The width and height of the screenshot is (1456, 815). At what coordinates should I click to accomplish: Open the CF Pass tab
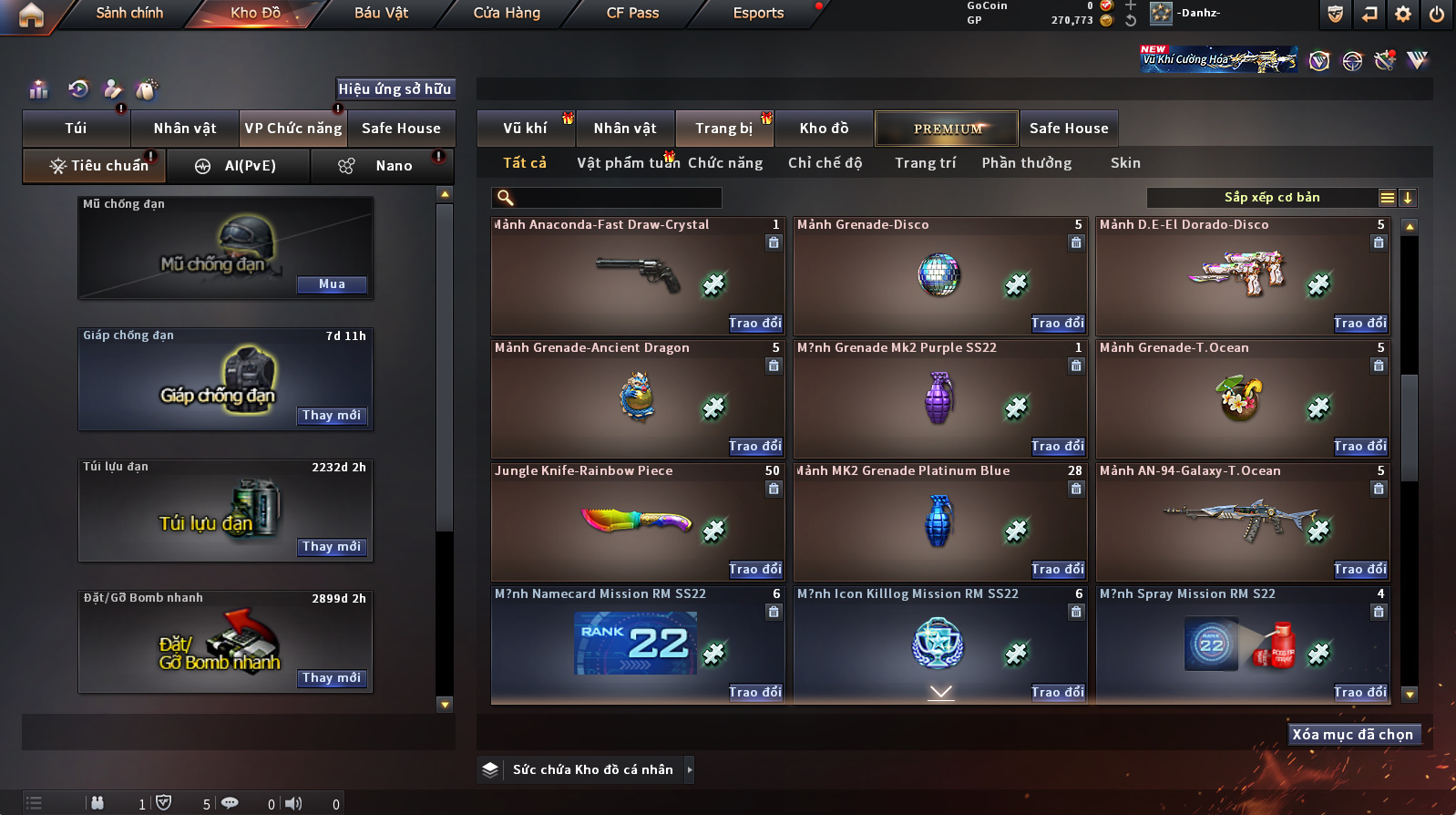pyautogui.click(x=632, y=13)
